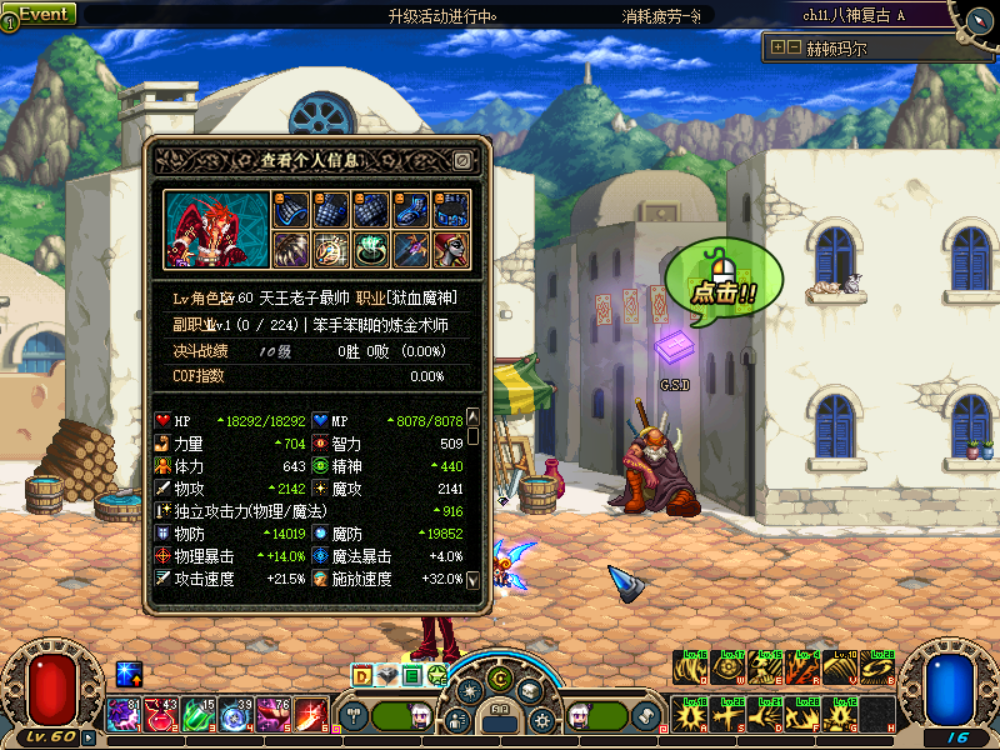This screenshot has height=750, width=1000.
Task: Use the red potion in hotbar slot 2
Action: (160, 715)
